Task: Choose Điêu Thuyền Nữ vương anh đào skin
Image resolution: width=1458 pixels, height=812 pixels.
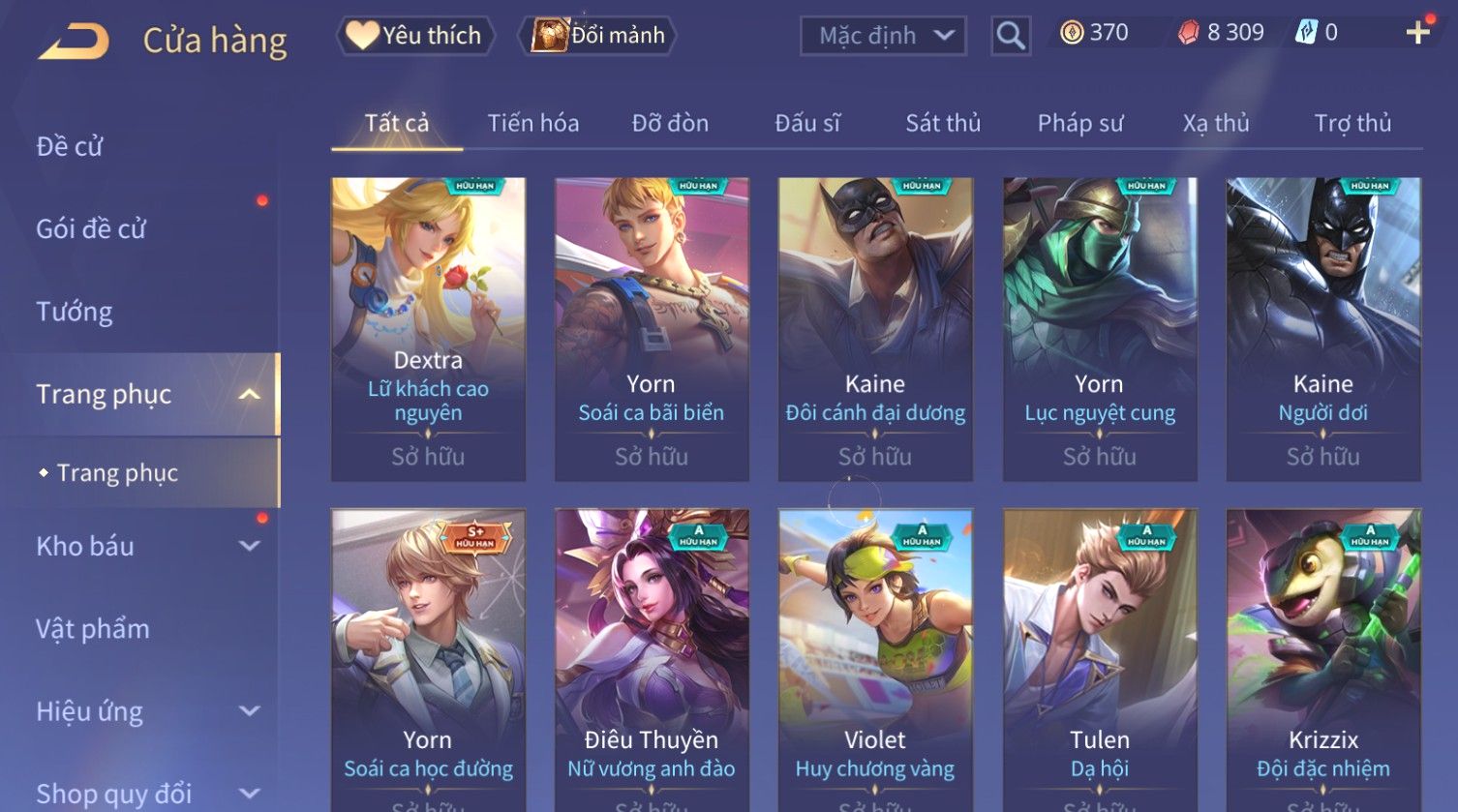Action: (651, 658)
